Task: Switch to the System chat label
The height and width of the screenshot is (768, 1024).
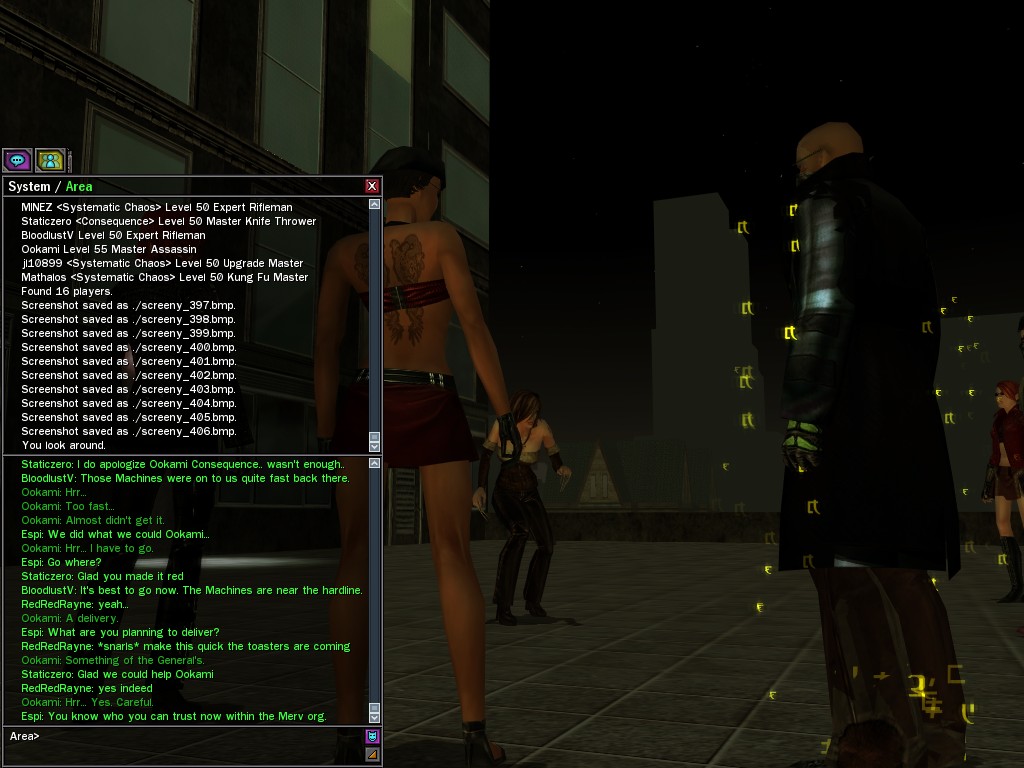Action: [x=29, y=187]
